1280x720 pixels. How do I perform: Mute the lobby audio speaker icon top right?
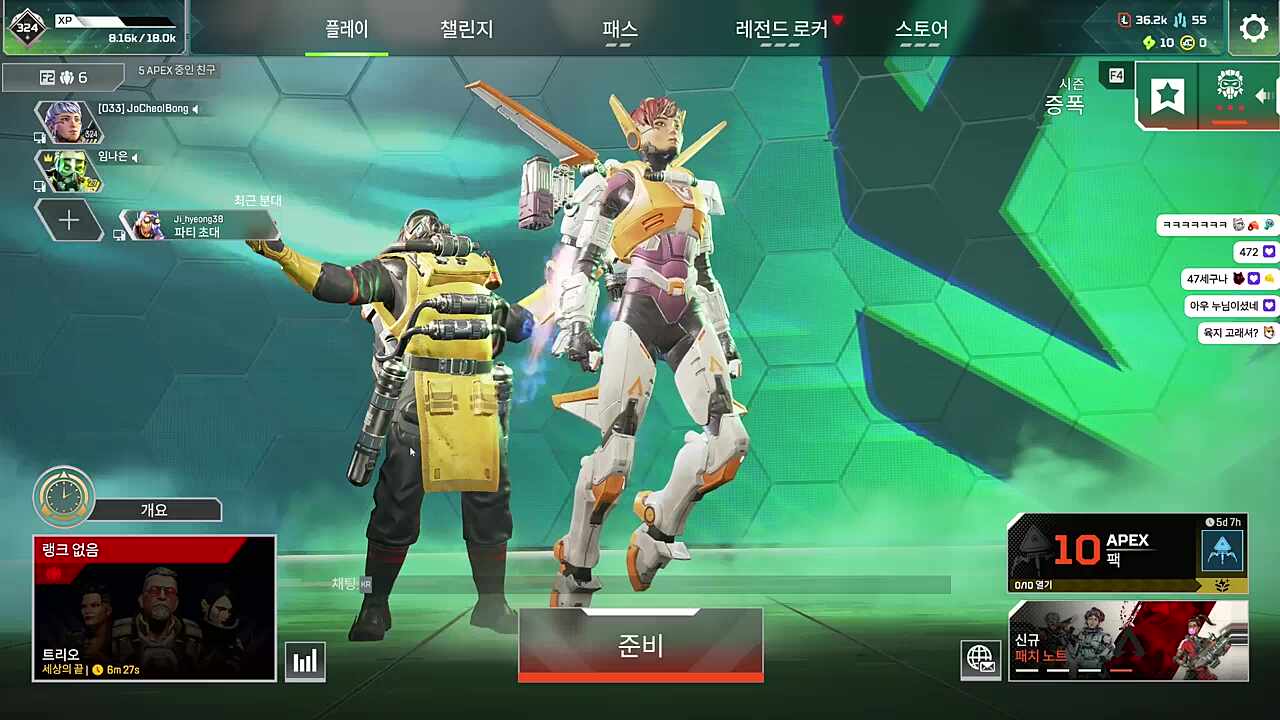1264,95
